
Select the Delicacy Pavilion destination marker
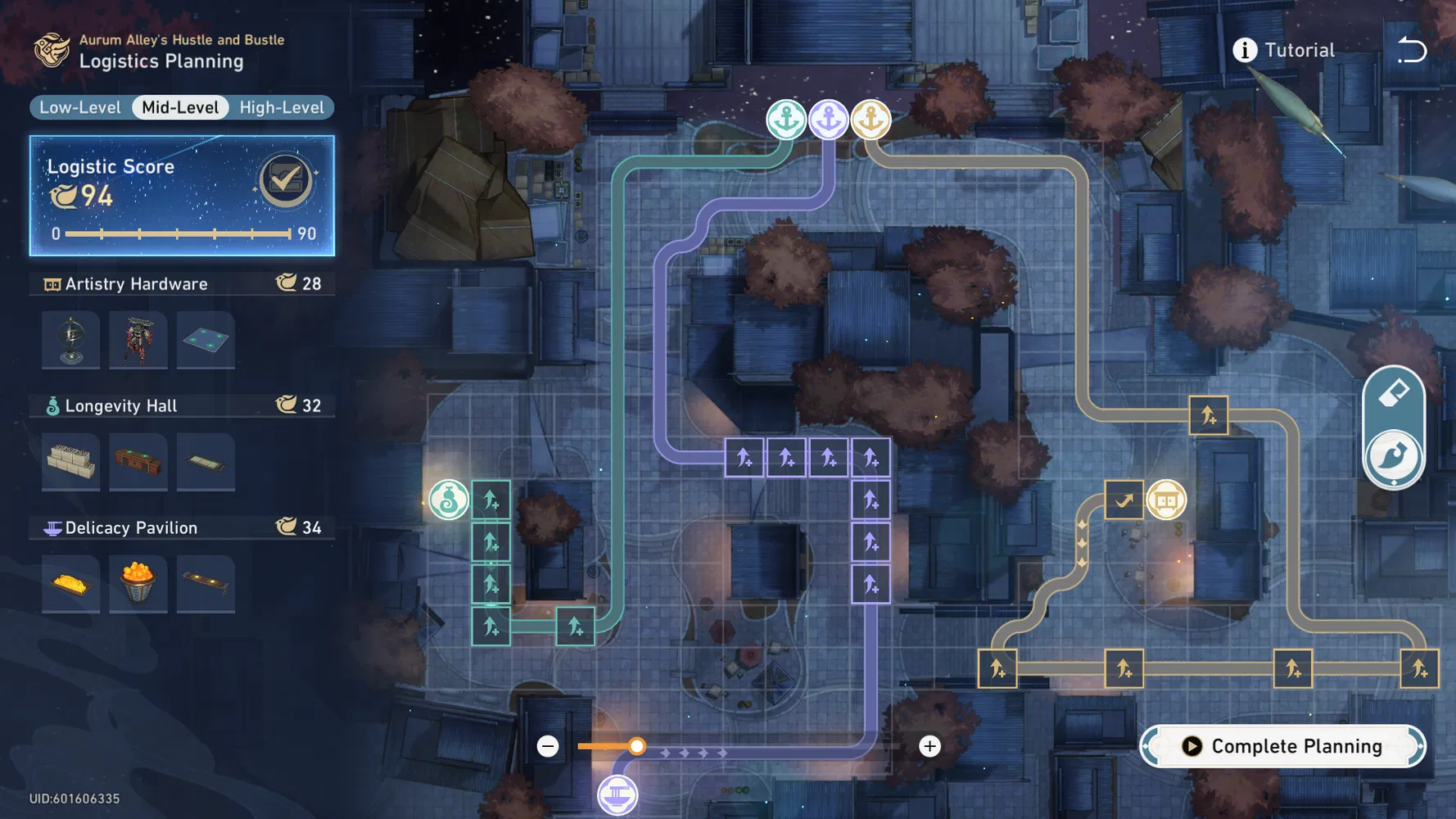(x=617, y=795)
